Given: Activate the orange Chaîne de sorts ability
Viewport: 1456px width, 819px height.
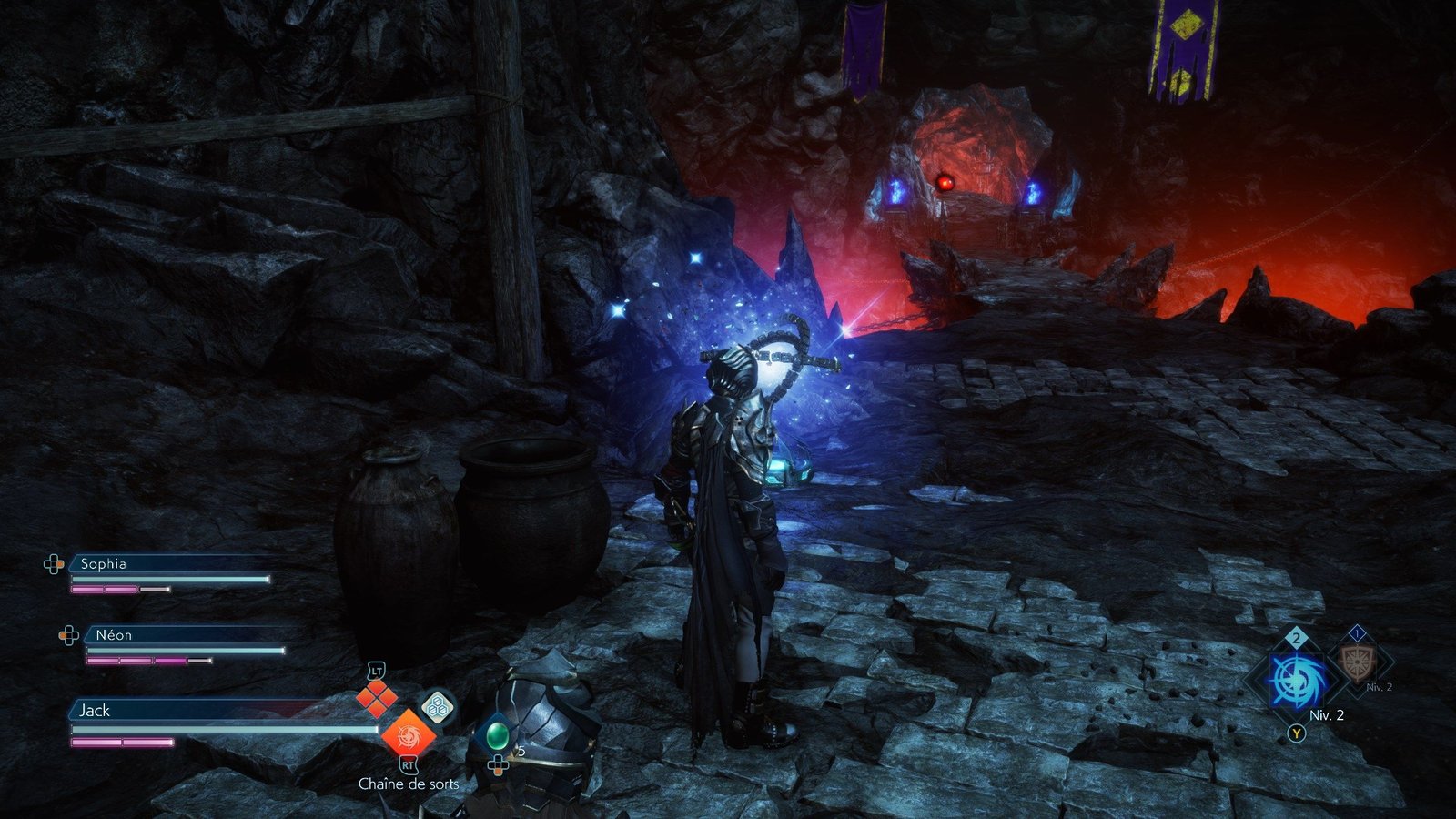Looking at the screenshot, I should (x=408, y=734).
